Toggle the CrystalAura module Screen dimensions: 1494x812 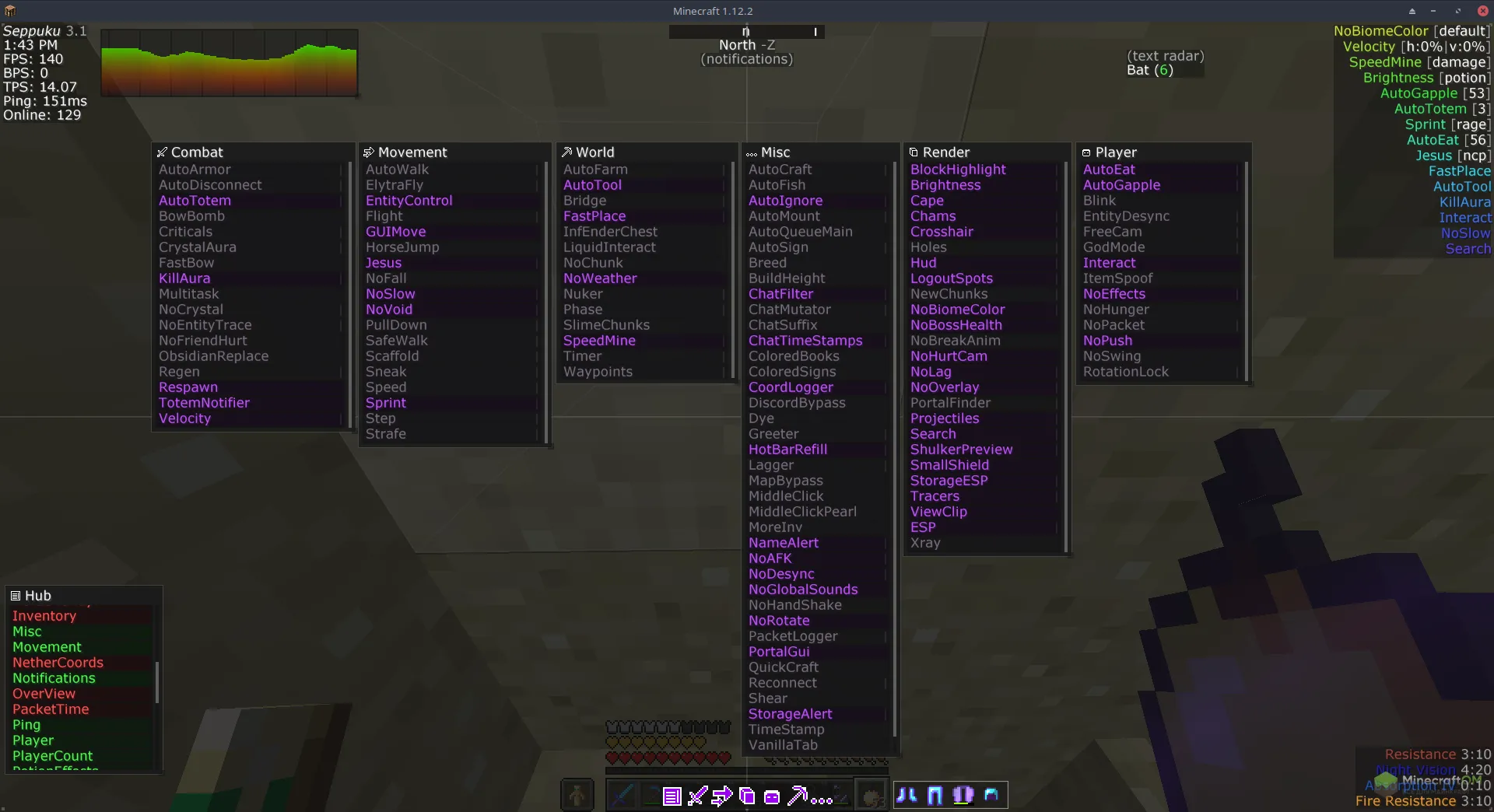(x=198, y=247)
